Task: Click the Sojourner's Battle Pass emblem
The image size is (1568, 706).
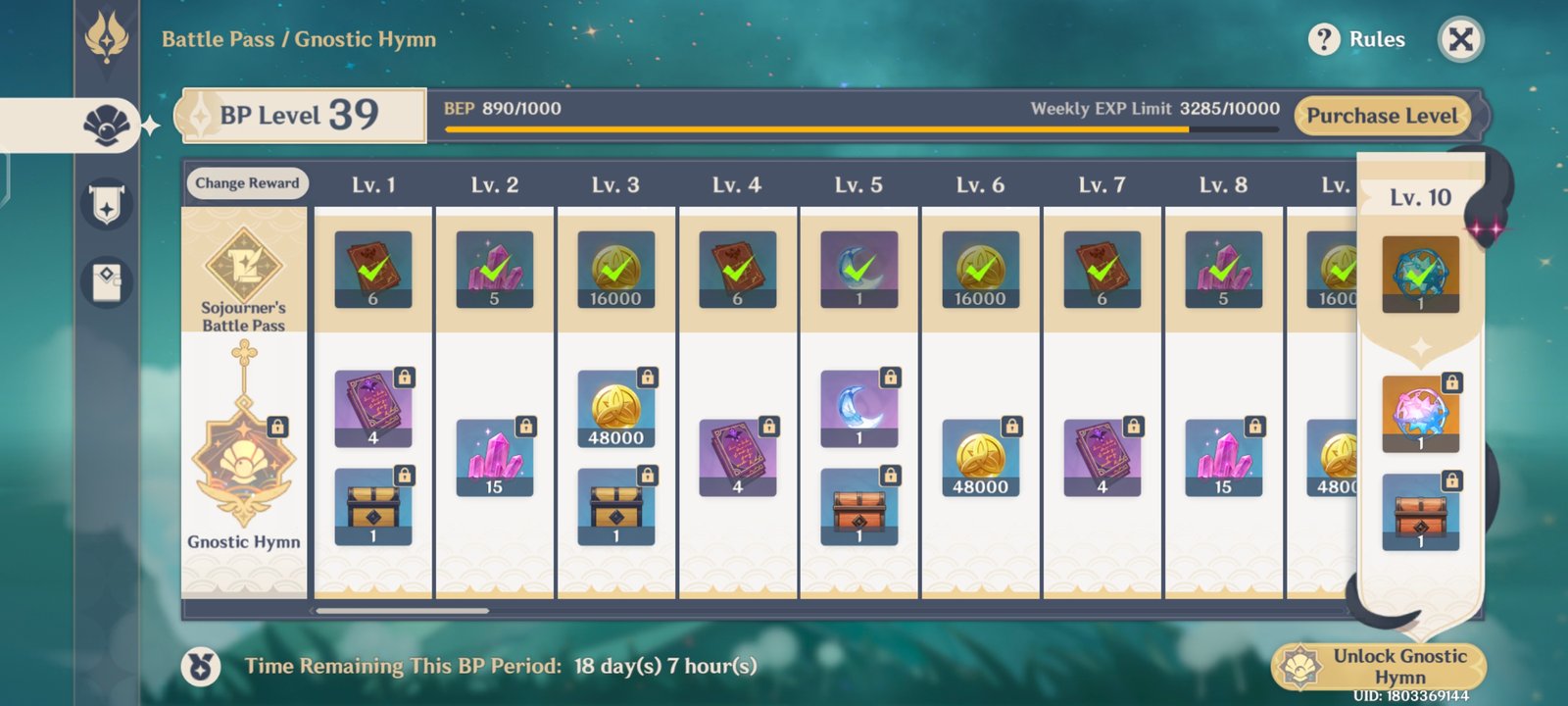Action: click(243, 265)
